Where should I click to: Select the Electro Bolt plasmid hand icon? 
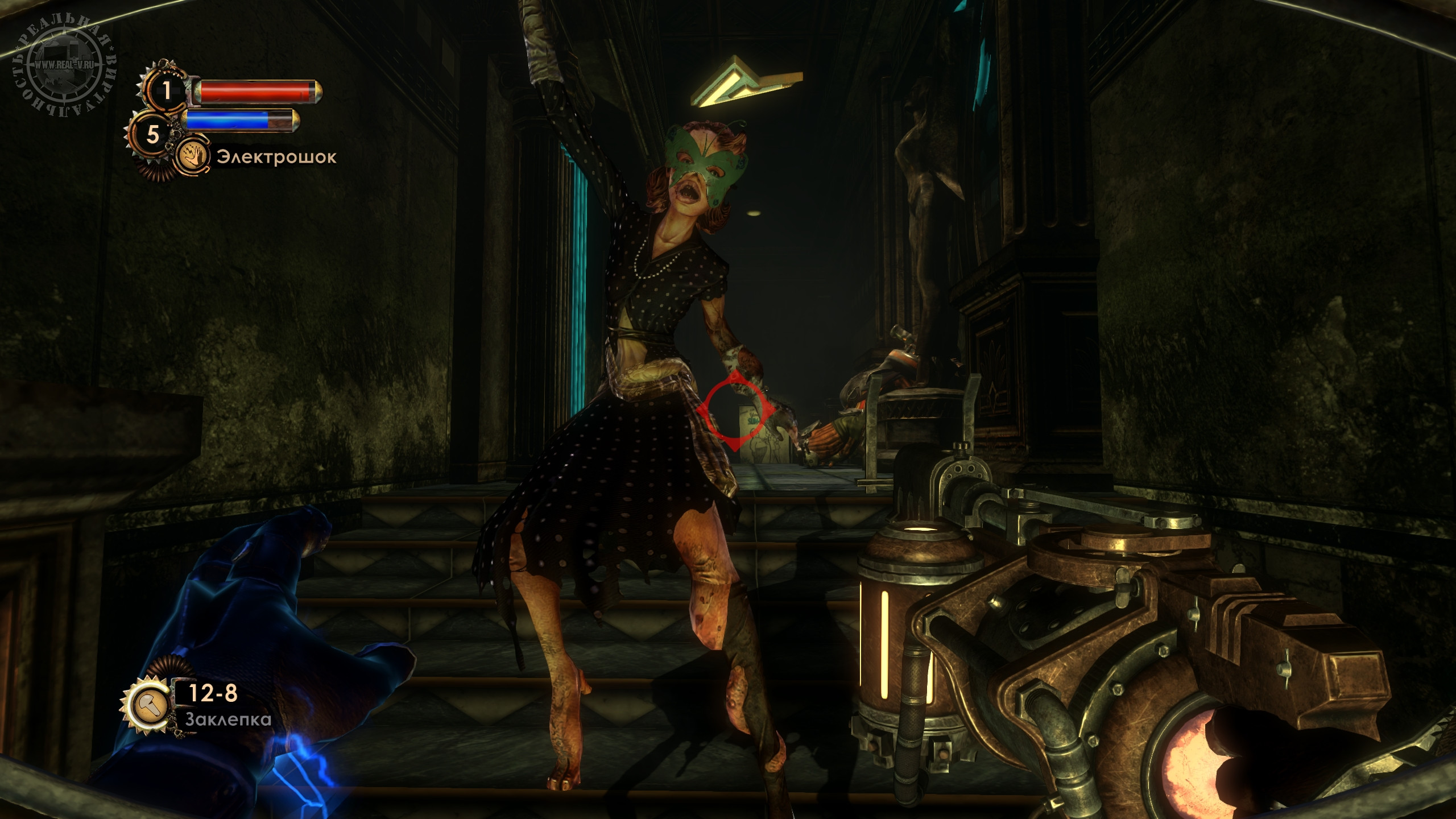click(x=193, y=156)
